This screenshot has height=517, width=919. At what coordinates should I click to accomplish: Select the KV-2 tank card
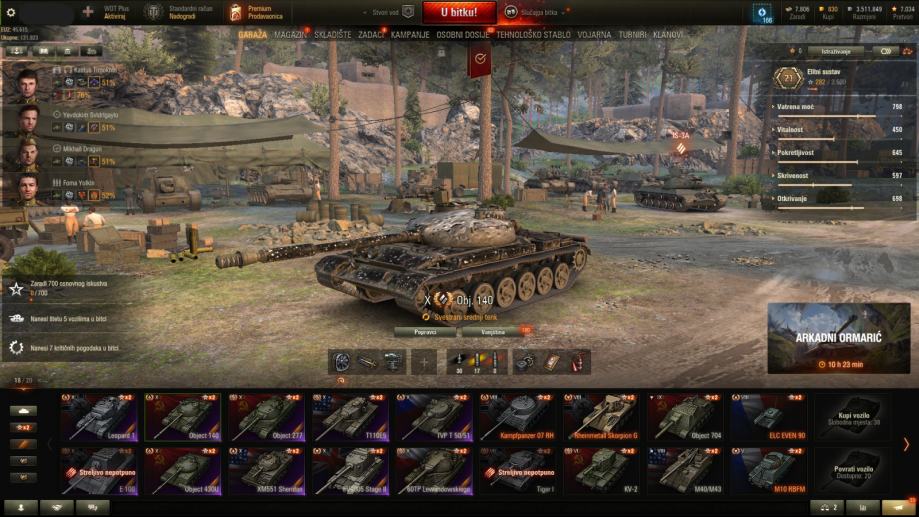[602, 470]
